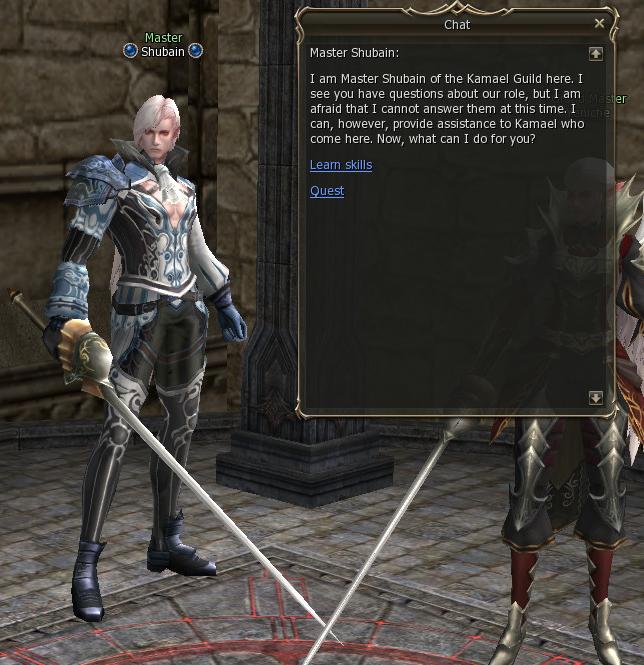
Task: Click the chat scroll-down arrow button
Action: [596, 398]
